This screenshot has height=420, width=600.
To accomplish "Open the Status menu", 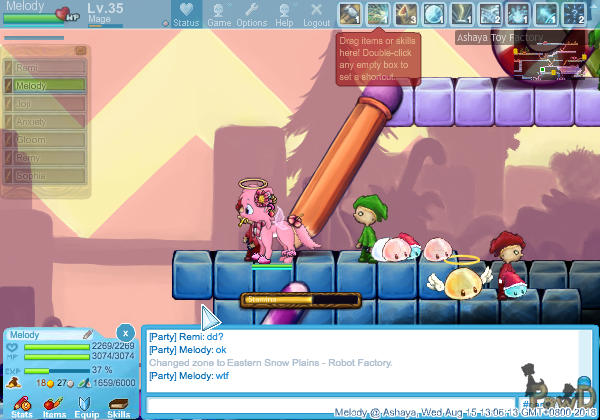I will click(184, 13).
